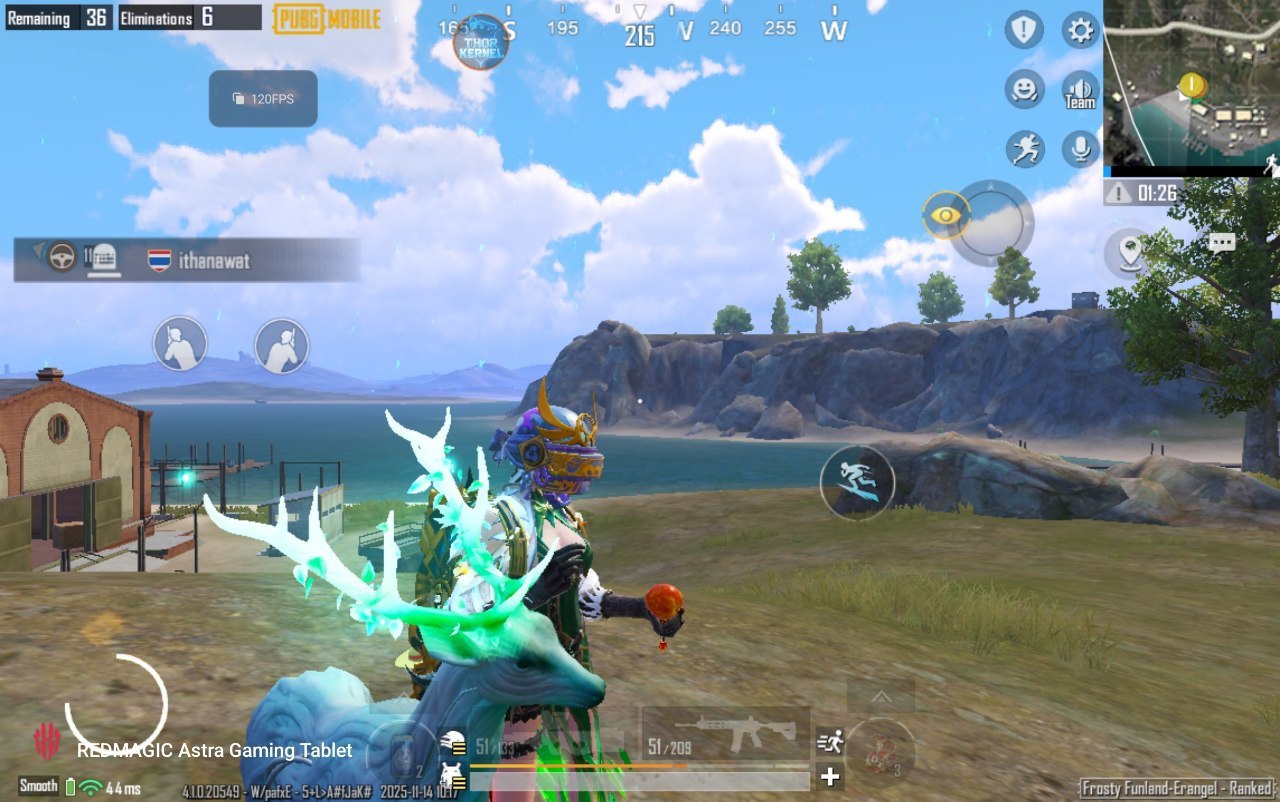
Task: Expand the minimap
Action: coord(1191,88)
